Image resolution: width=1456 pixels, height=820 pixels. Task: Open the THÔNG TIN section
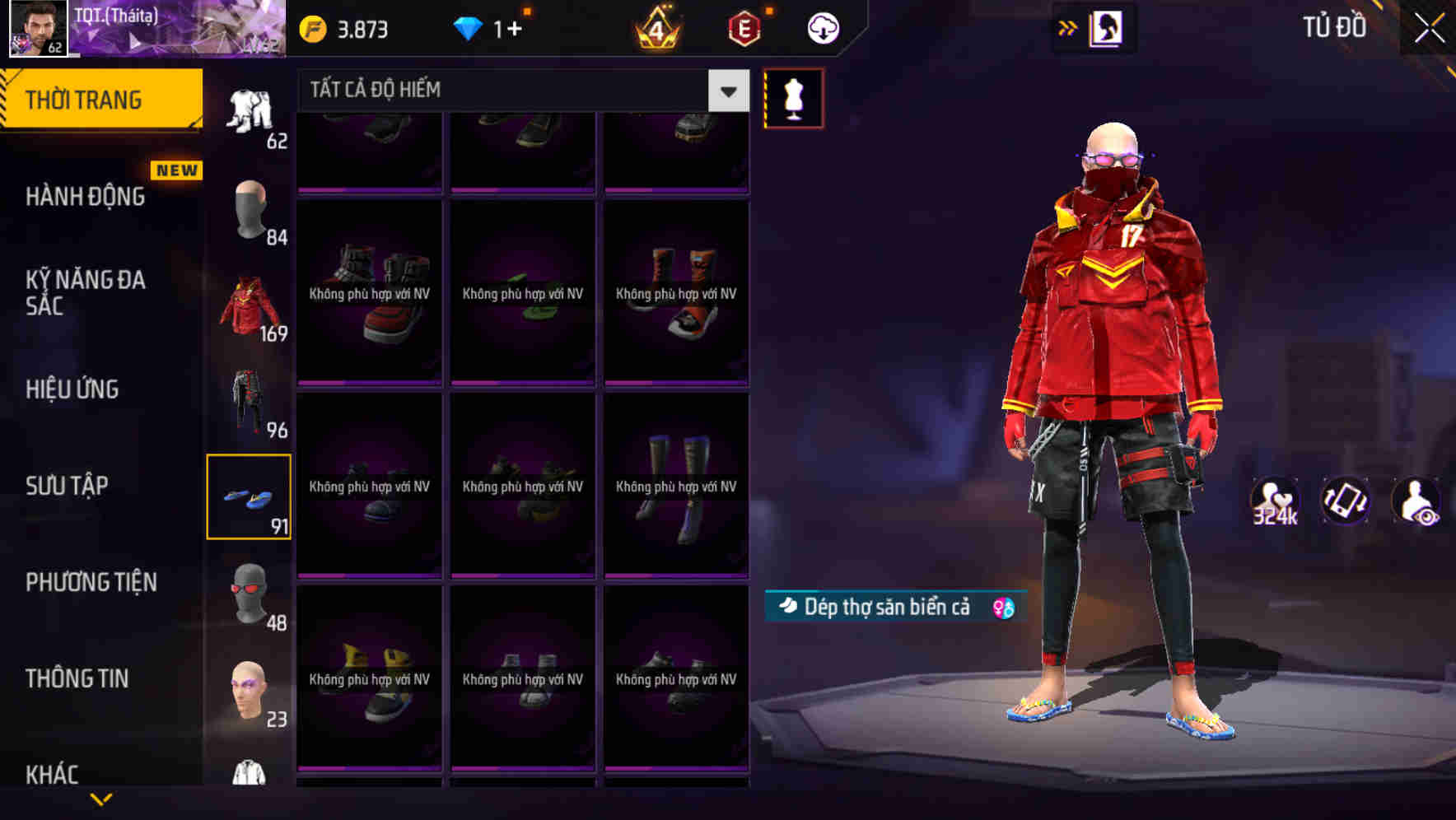point(79,678)
